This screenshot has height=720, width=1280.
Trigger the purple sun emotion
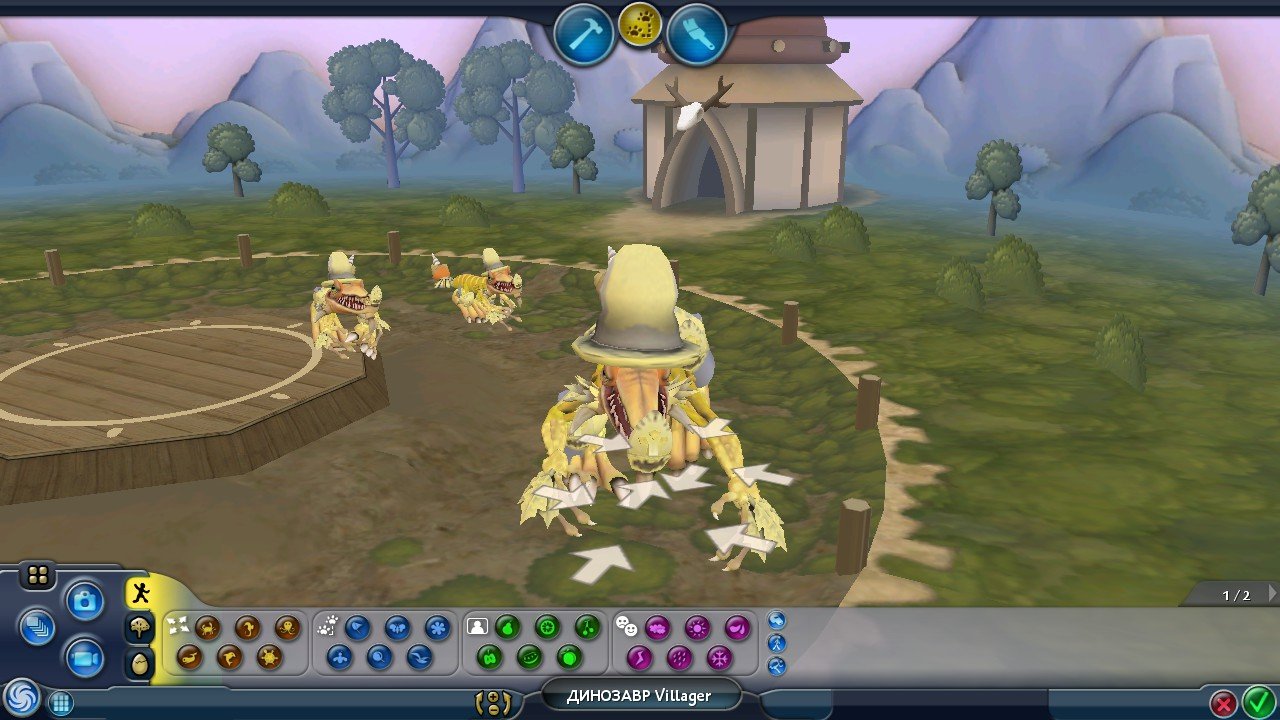click(697, 627)
